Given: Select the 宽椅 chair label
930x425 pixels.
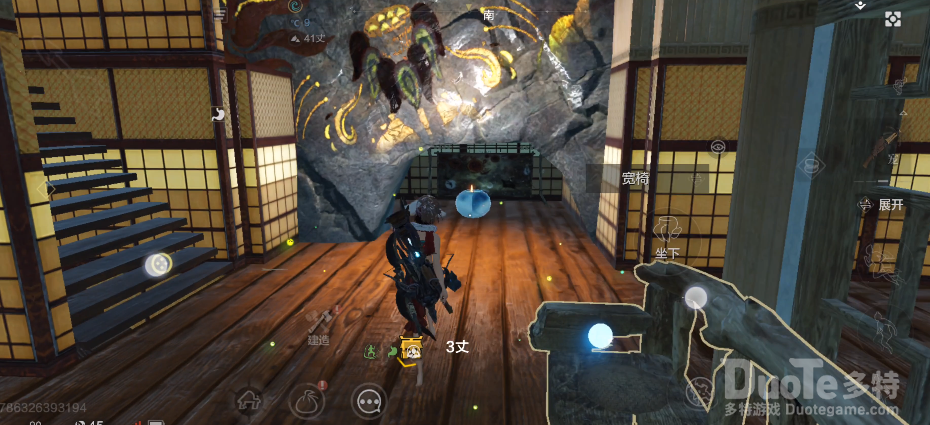Looking at the screenshot, I should click(x=635, y=179).
